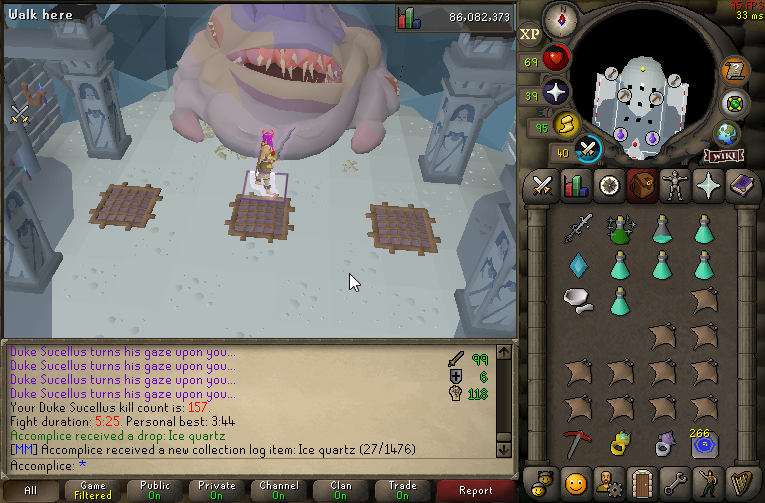Select the blue ice quartz crystal

[578, 265]
